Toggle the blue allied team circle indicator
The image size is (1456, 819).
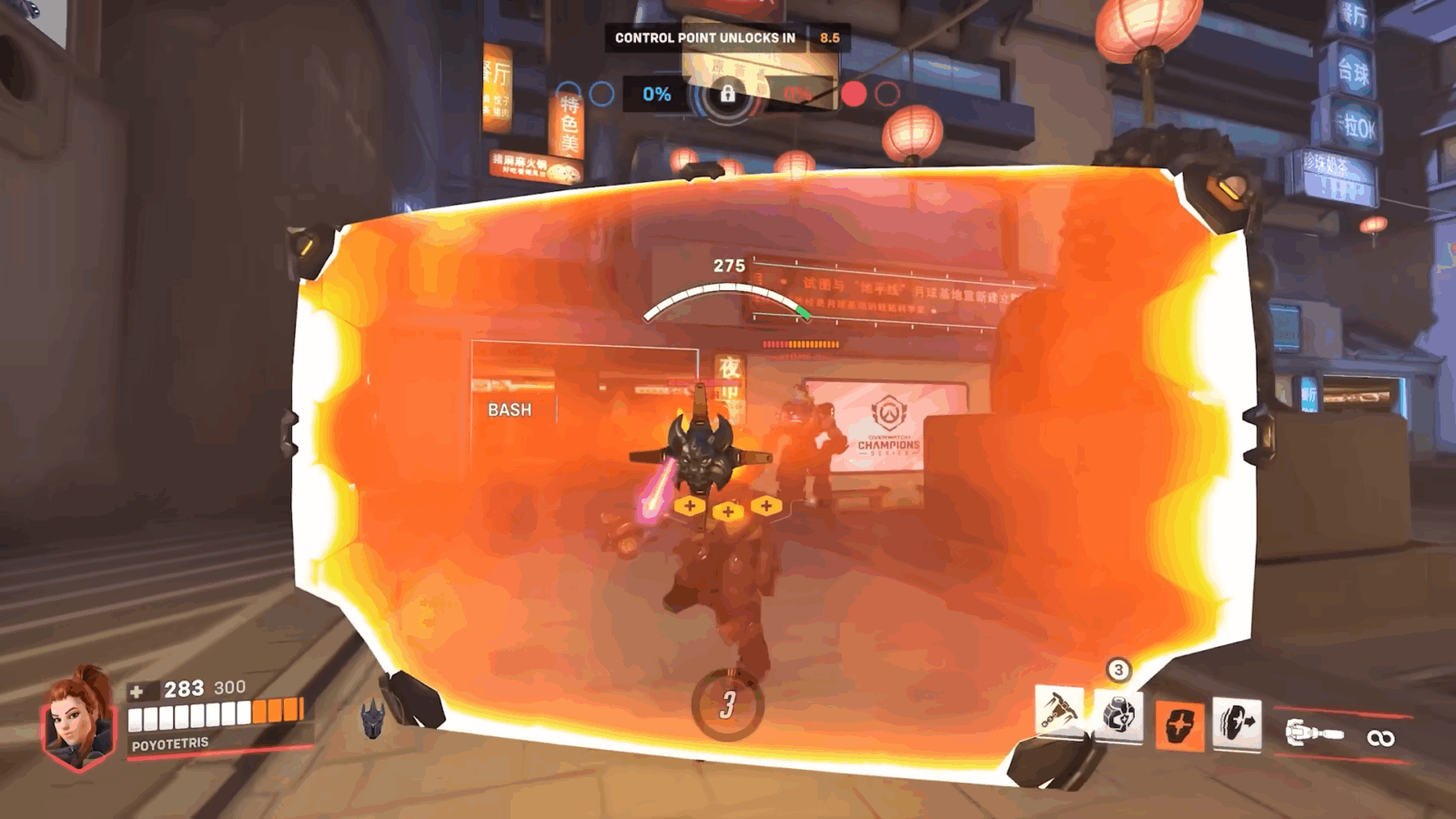click(603, 93)
